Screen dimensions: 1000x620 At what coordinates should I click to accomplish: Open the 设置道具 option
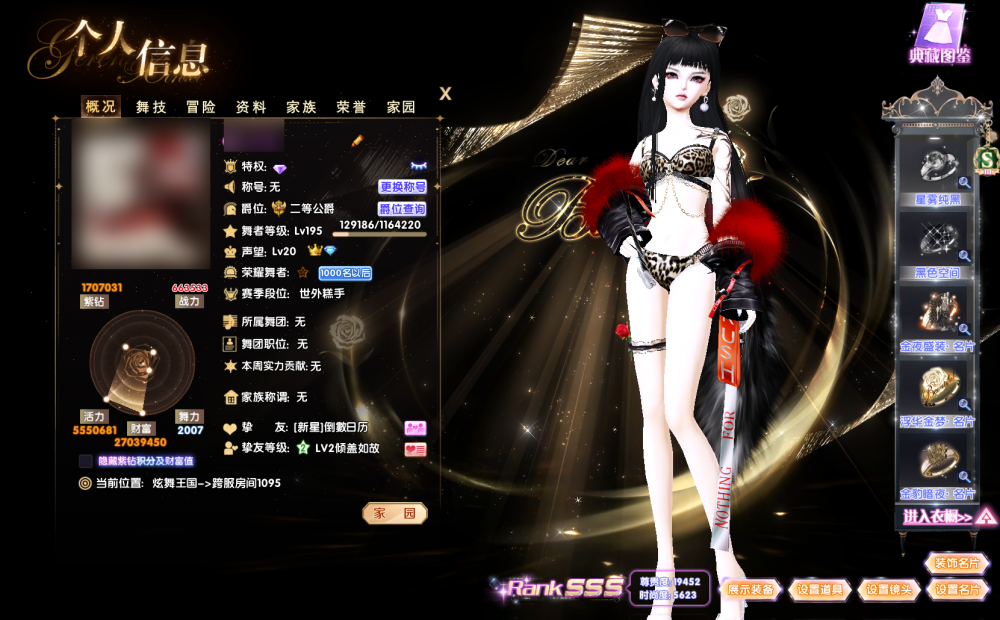pyautogui.click(x=820, y=590)
